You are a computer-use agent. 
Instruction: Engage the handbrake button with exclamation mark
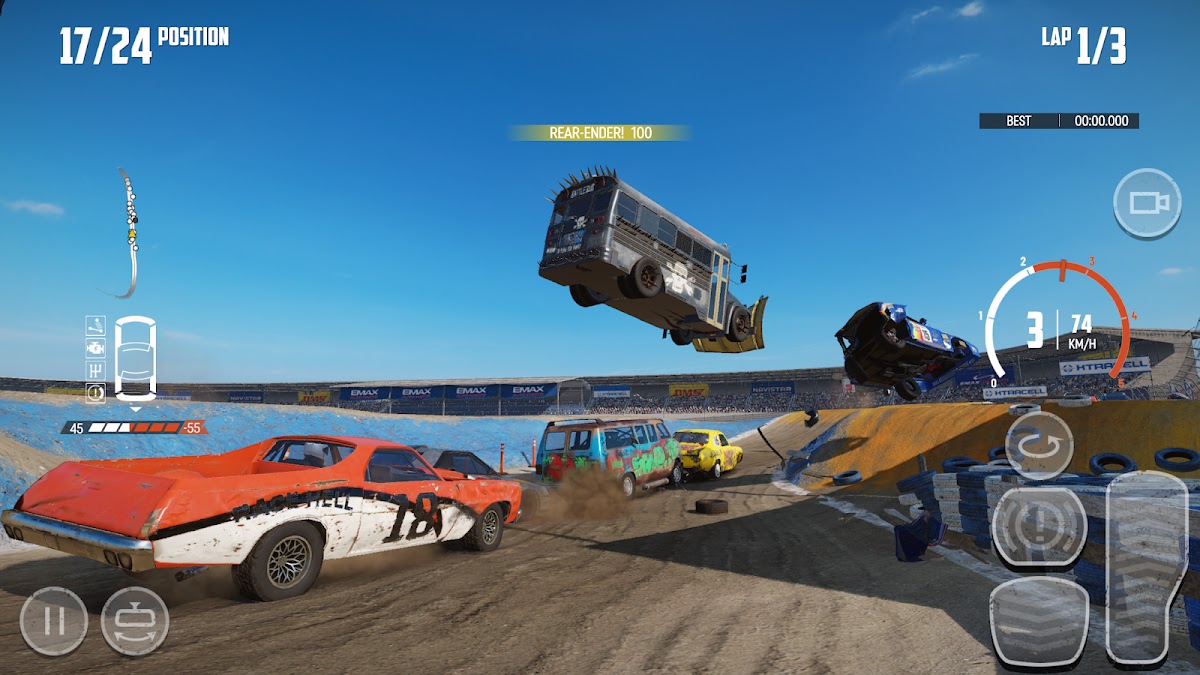(1039, 527)
